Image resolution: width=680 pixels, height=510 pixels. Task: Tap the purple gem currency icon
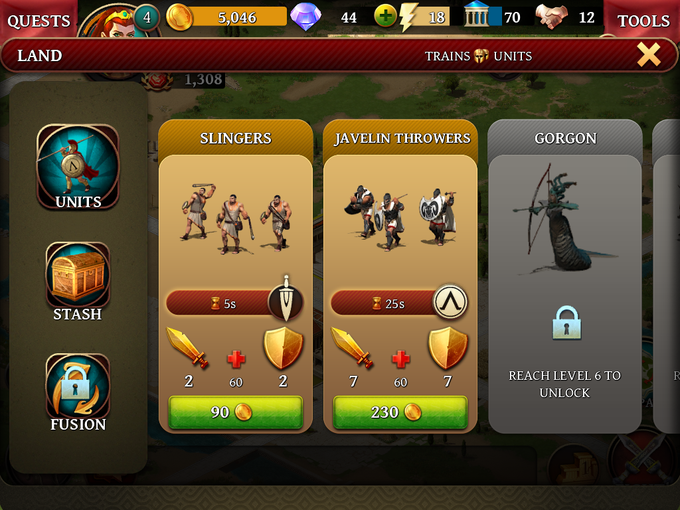coord(303,16)
